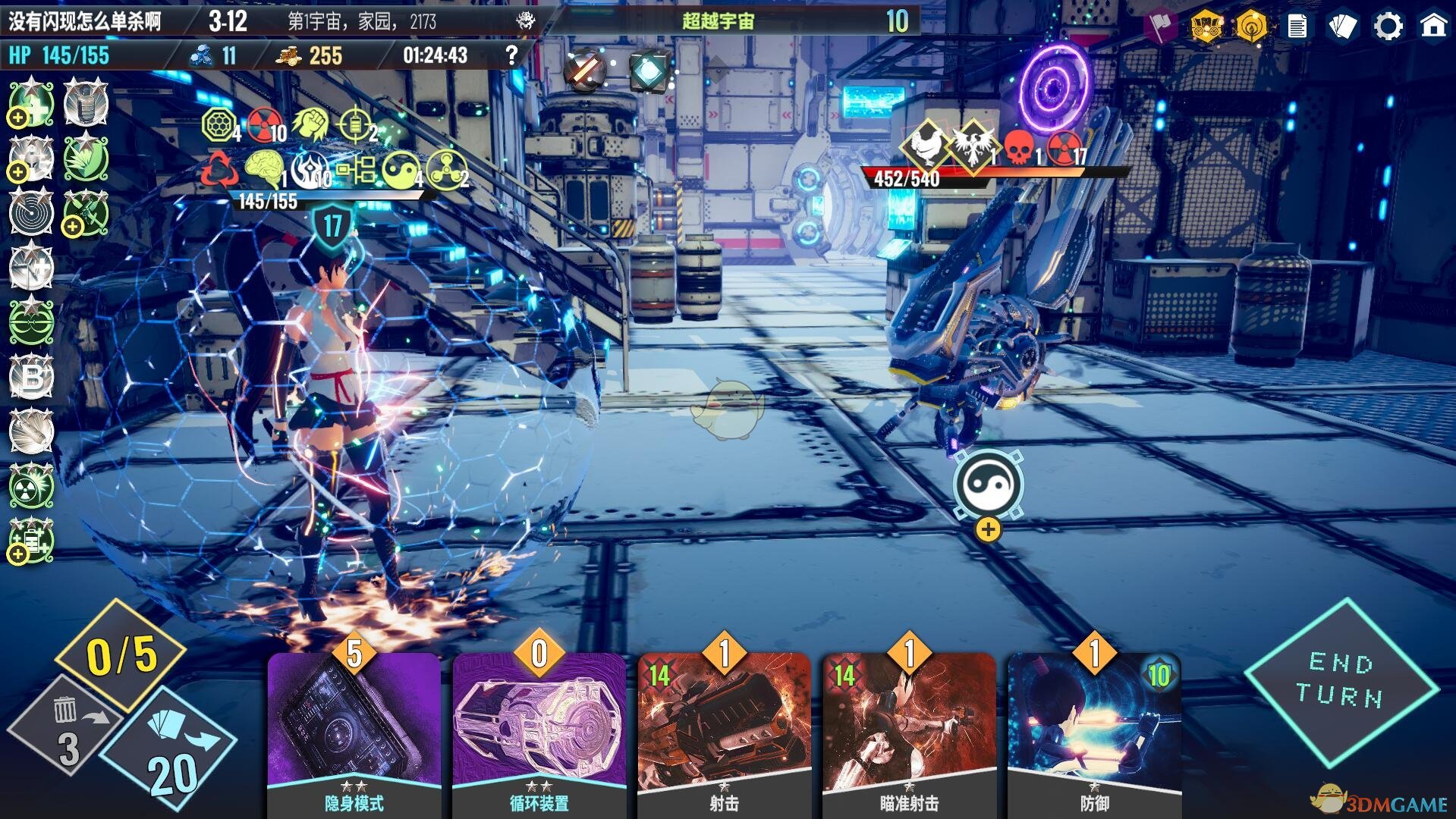This screenshot has height=819, width=1456.
Task: Select the radiation symbol relic
Action: [31, 486]
